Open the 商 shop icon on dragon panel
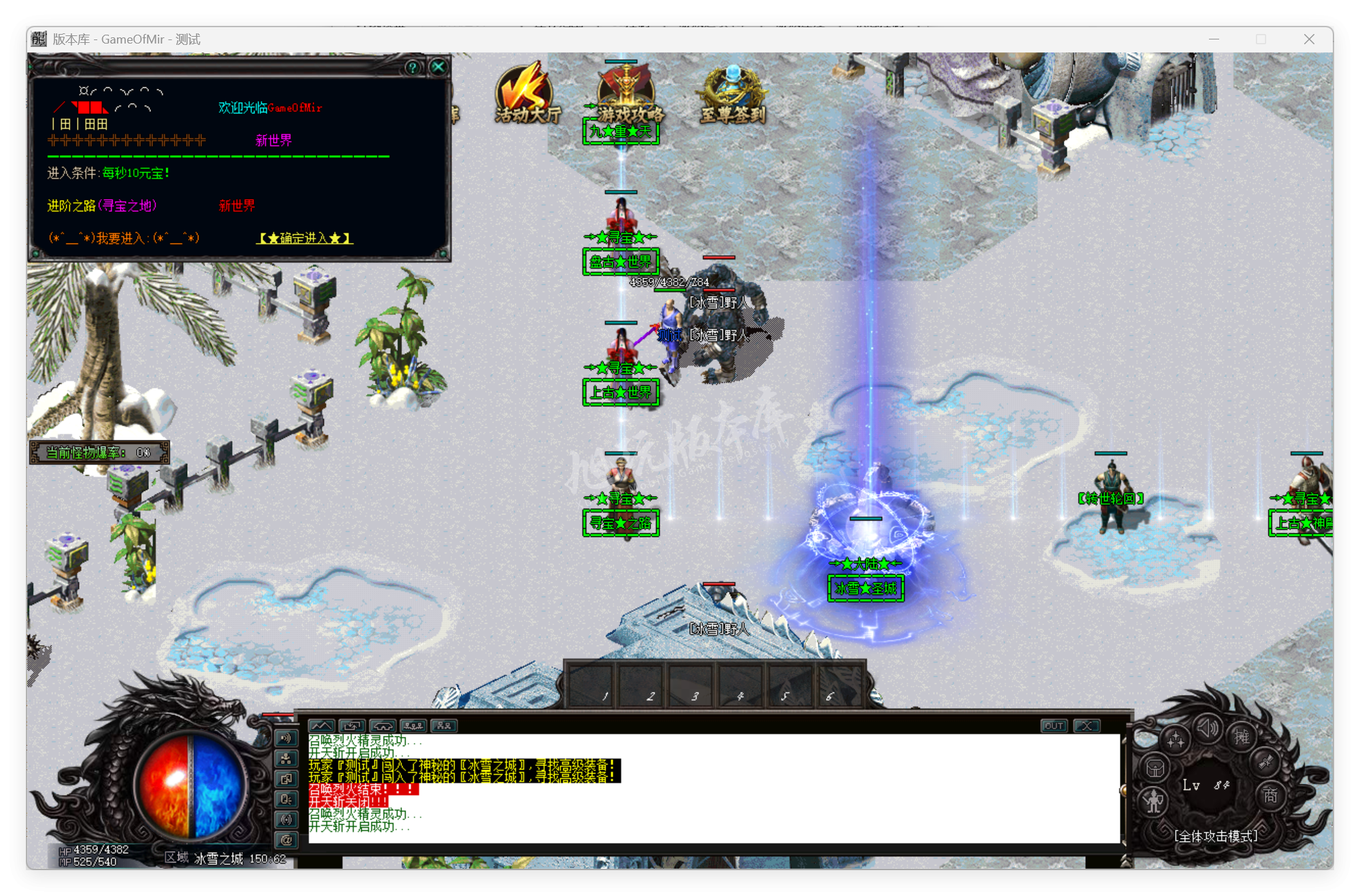 click(x=1271, y=796)
